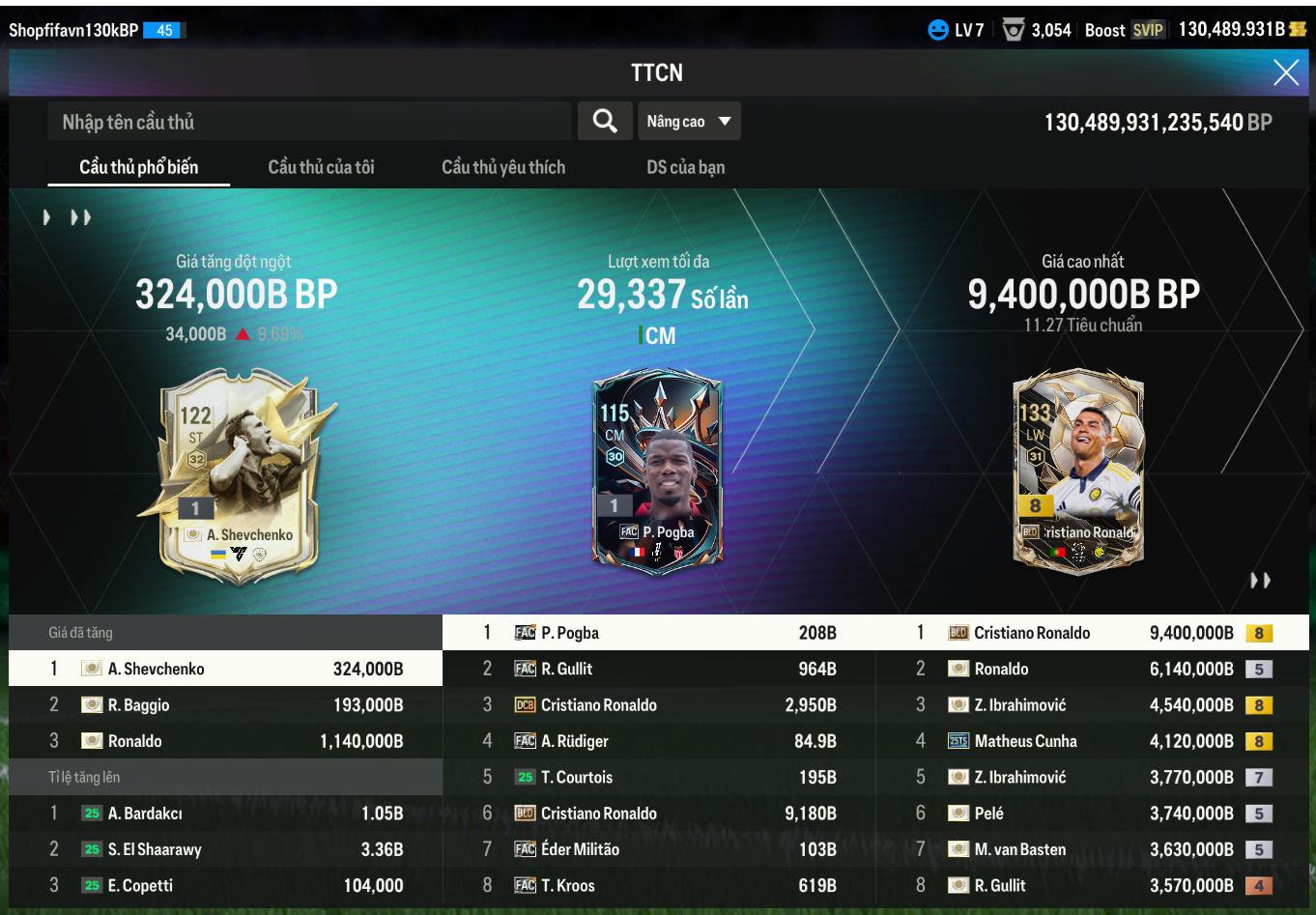Select the Matheus Cunha row
Screen dimensions: 1316x915
[x=1092, y=741]
